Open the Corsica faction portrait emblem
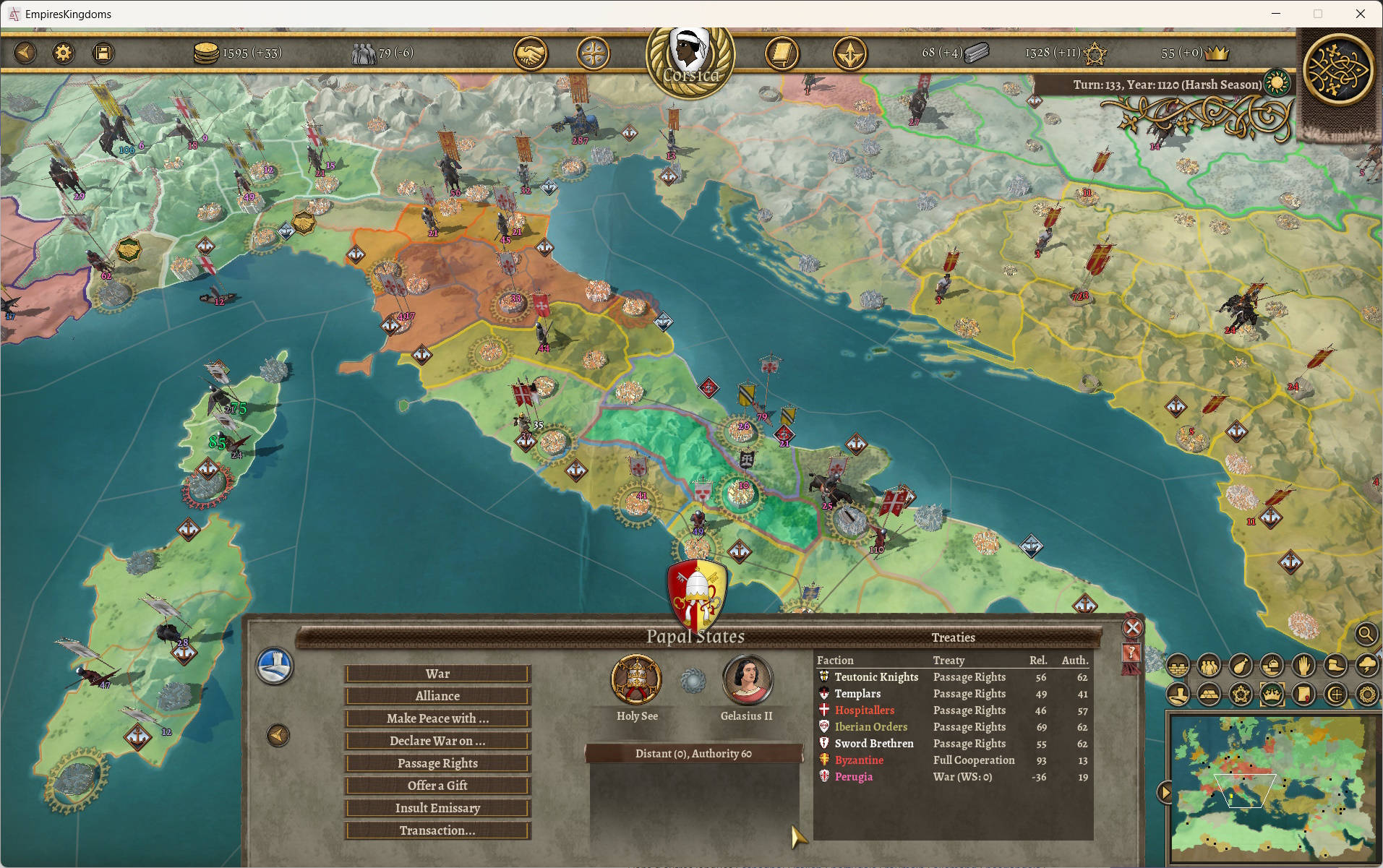1383x868 pixels. (689, 52)
